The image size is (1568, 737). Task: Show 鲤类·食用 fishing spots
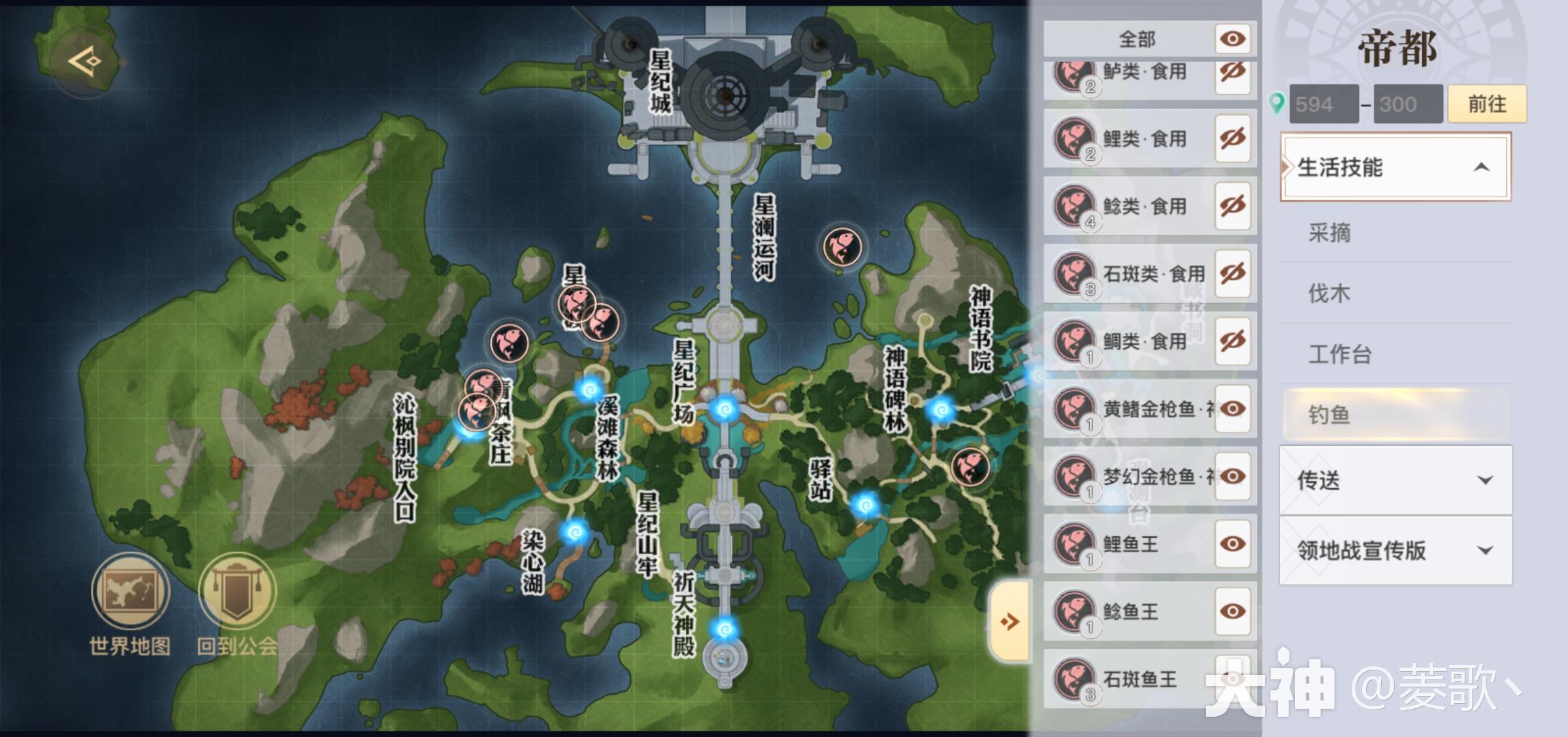(x=1232, y=139)
